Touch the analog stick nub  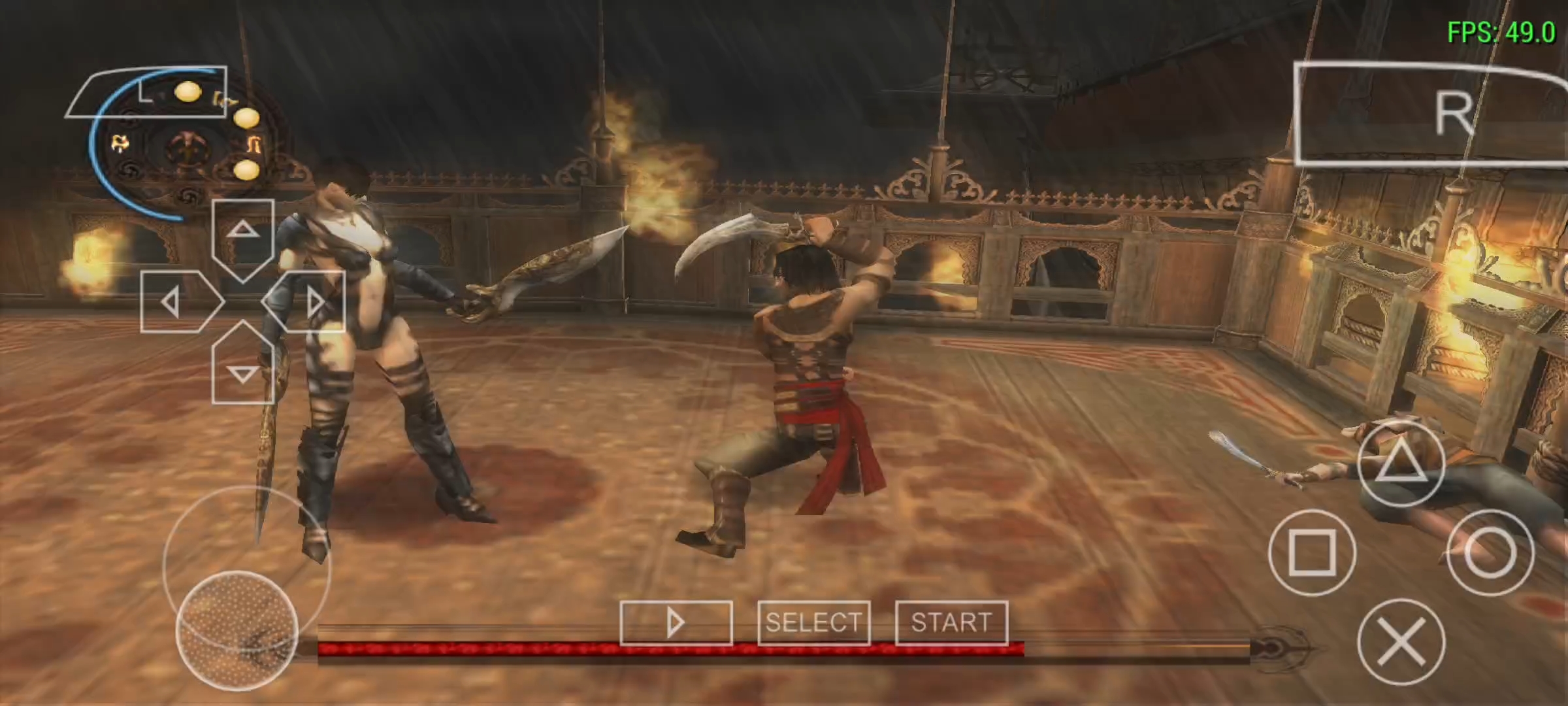(x=237, y=630)
